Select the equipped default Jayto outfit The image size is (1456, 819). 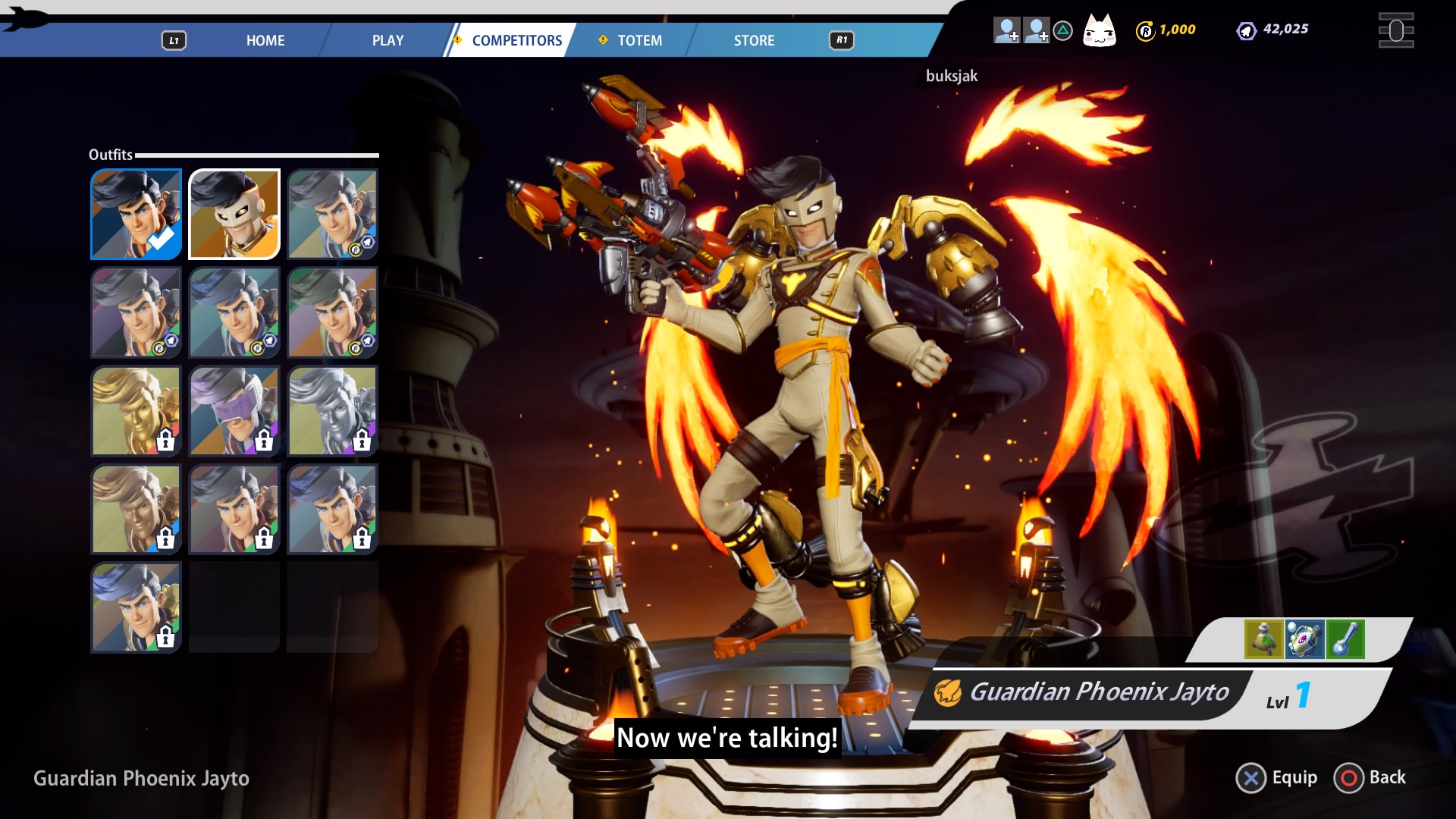(136, 214)
